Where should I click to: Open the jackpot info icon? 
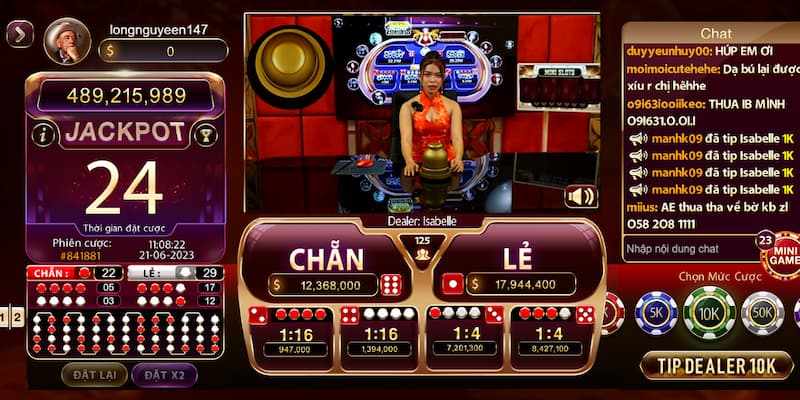pos(43,134)
